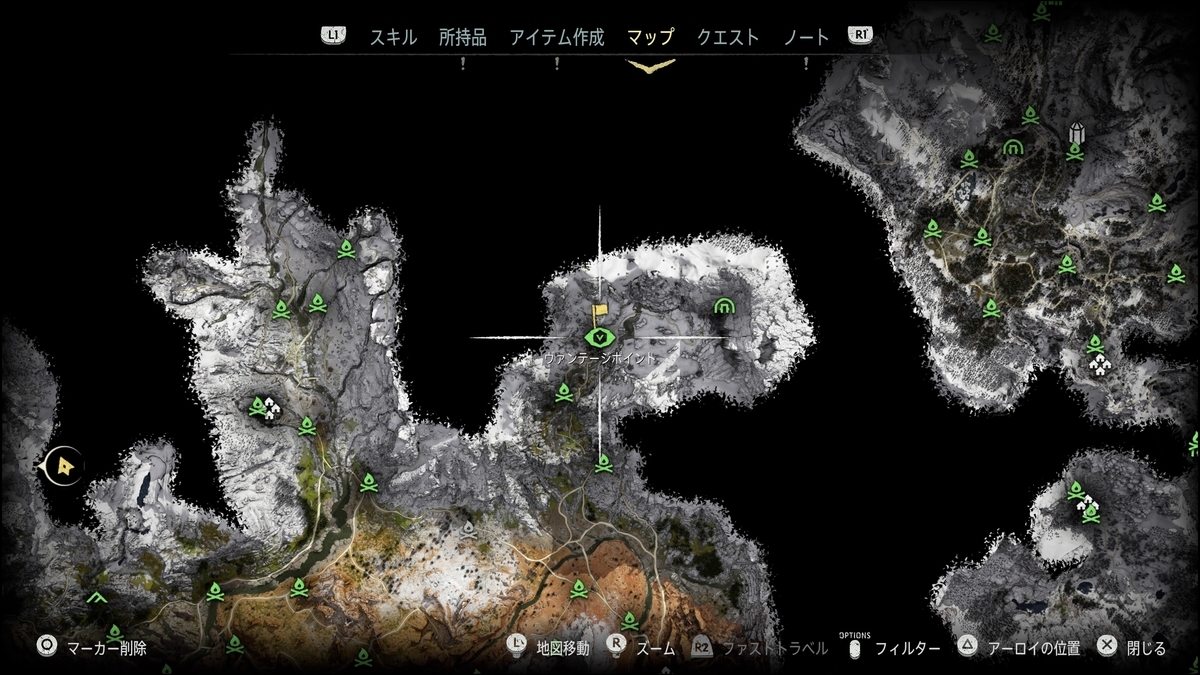Go to the クエスト tab
The height and width of the screenshot is (675, 1200).
pos(728,38)
